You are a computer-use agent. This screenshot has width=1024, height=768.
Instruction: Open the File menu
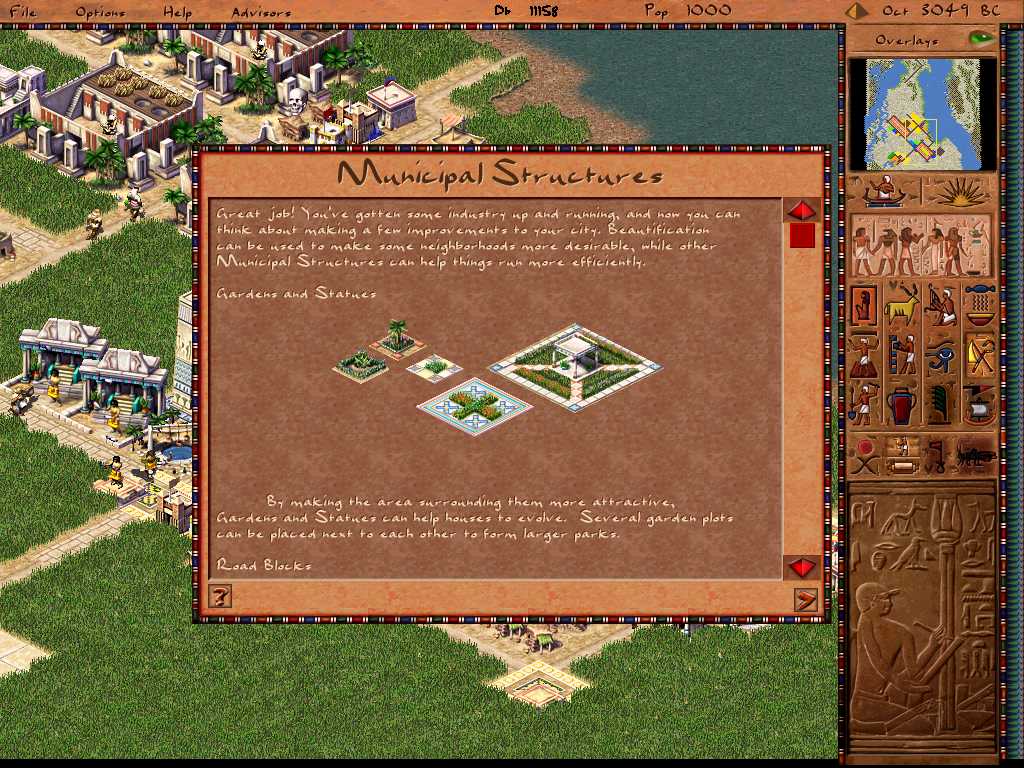point(22,12)
